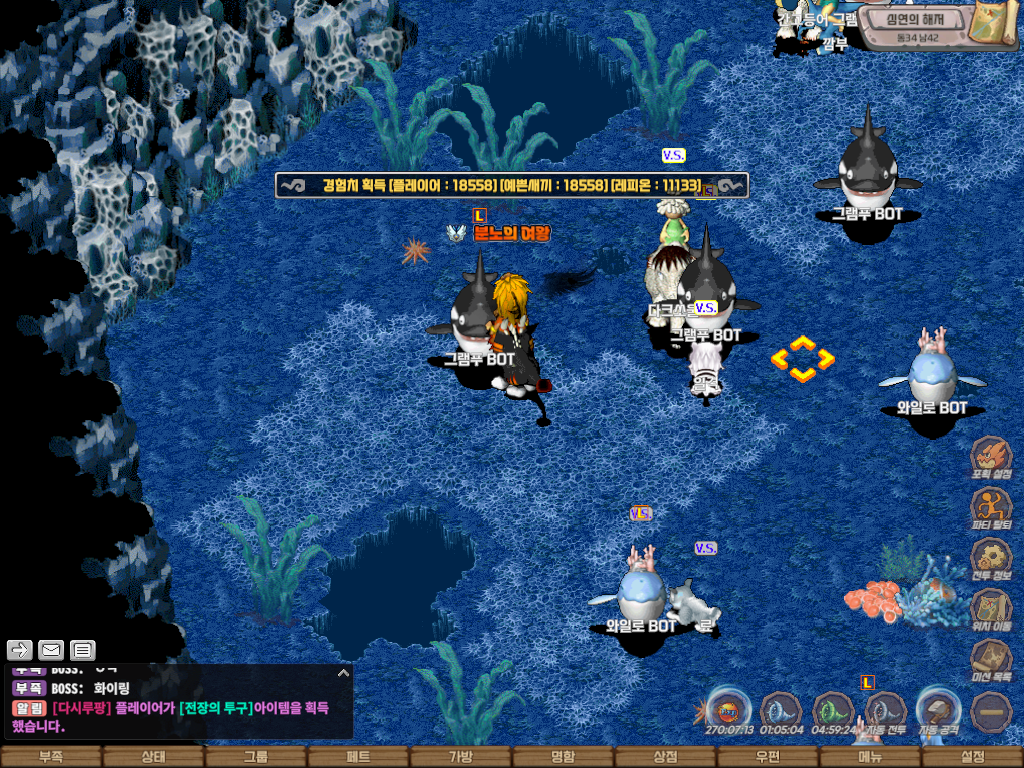The image size is (1024, 768).
Task: Open the 그룹 (group) menu
Action: click(256, 757)
